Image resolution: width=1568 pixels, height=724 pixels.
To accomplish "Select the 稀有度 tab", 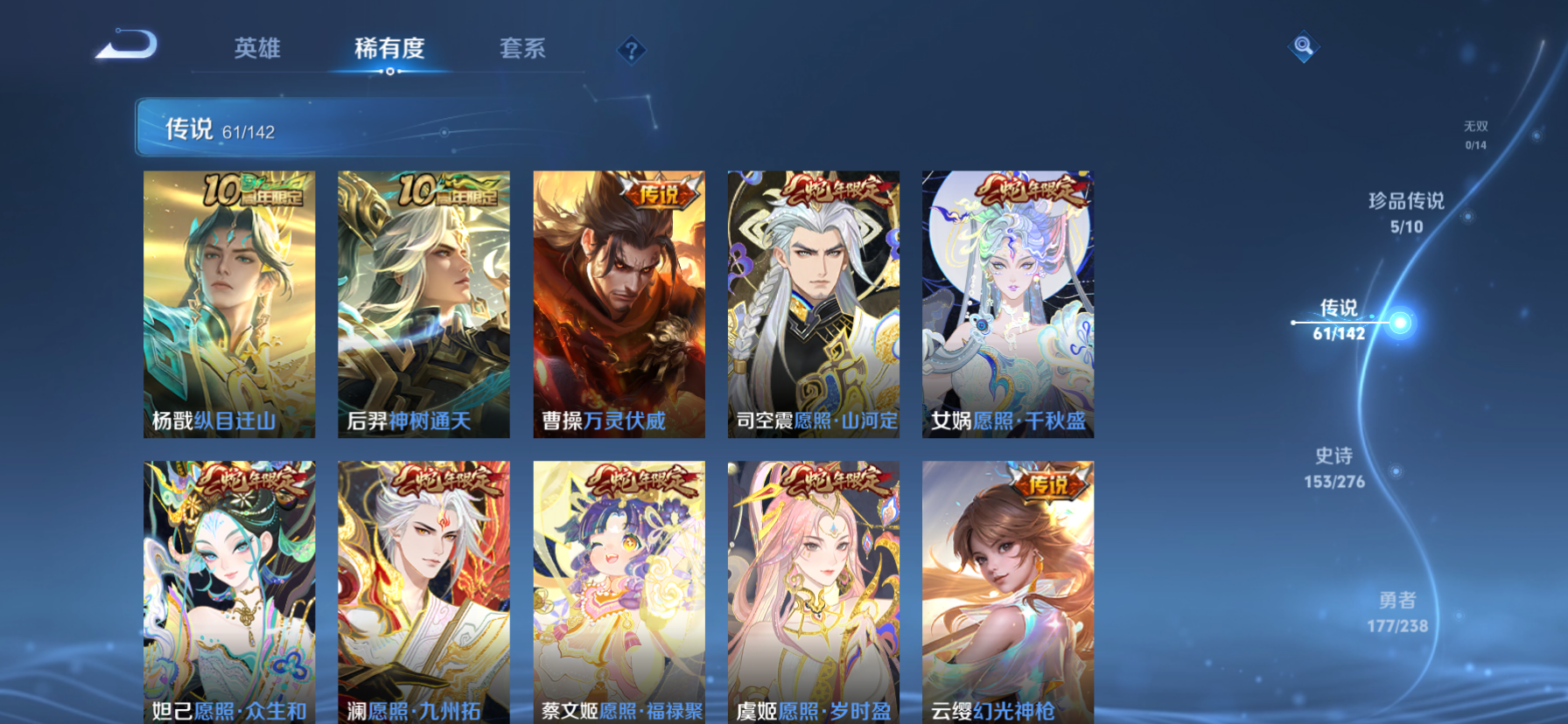I will (x=388, y=50).
